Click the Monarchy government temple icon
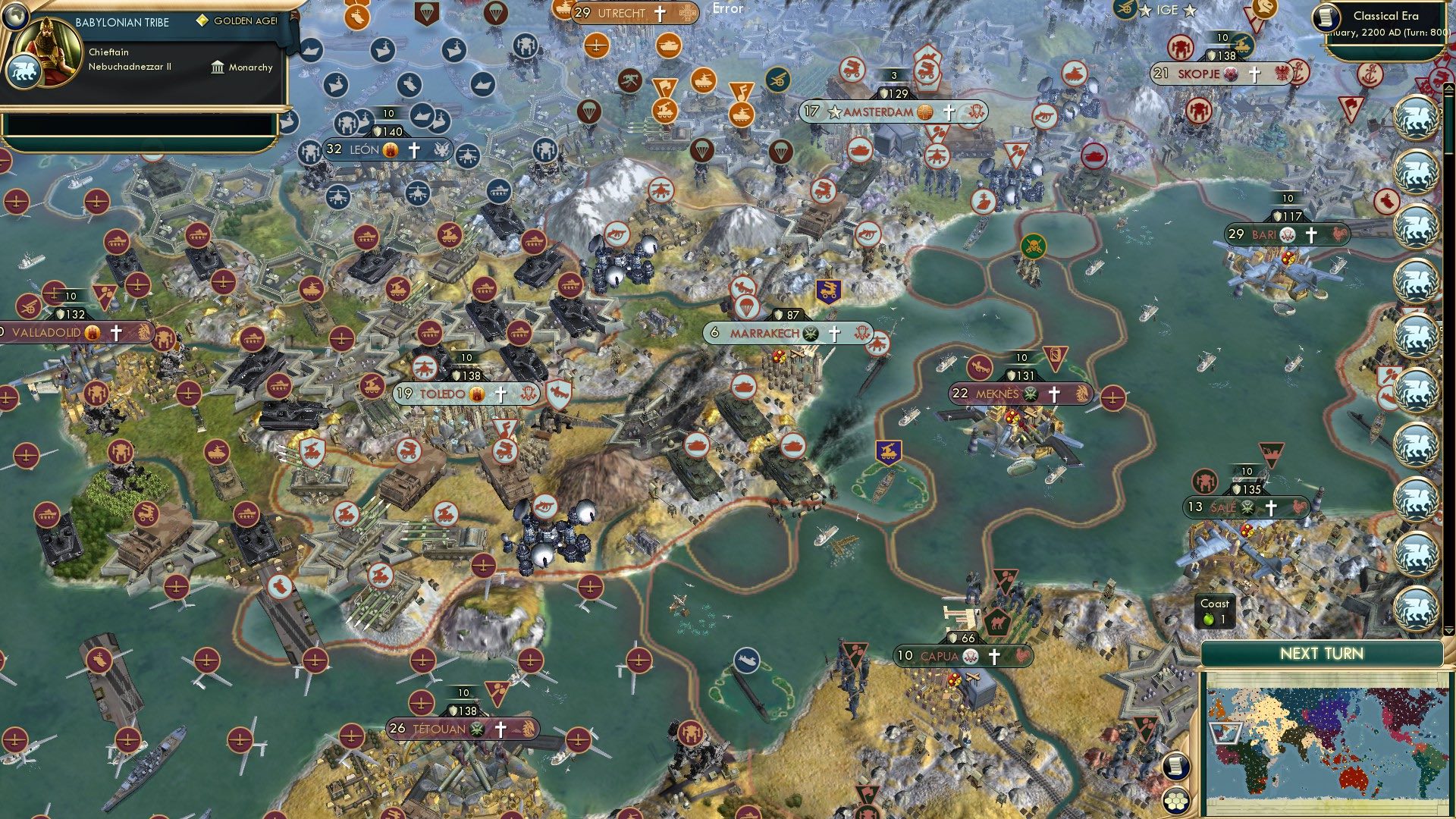 point(218,67)
